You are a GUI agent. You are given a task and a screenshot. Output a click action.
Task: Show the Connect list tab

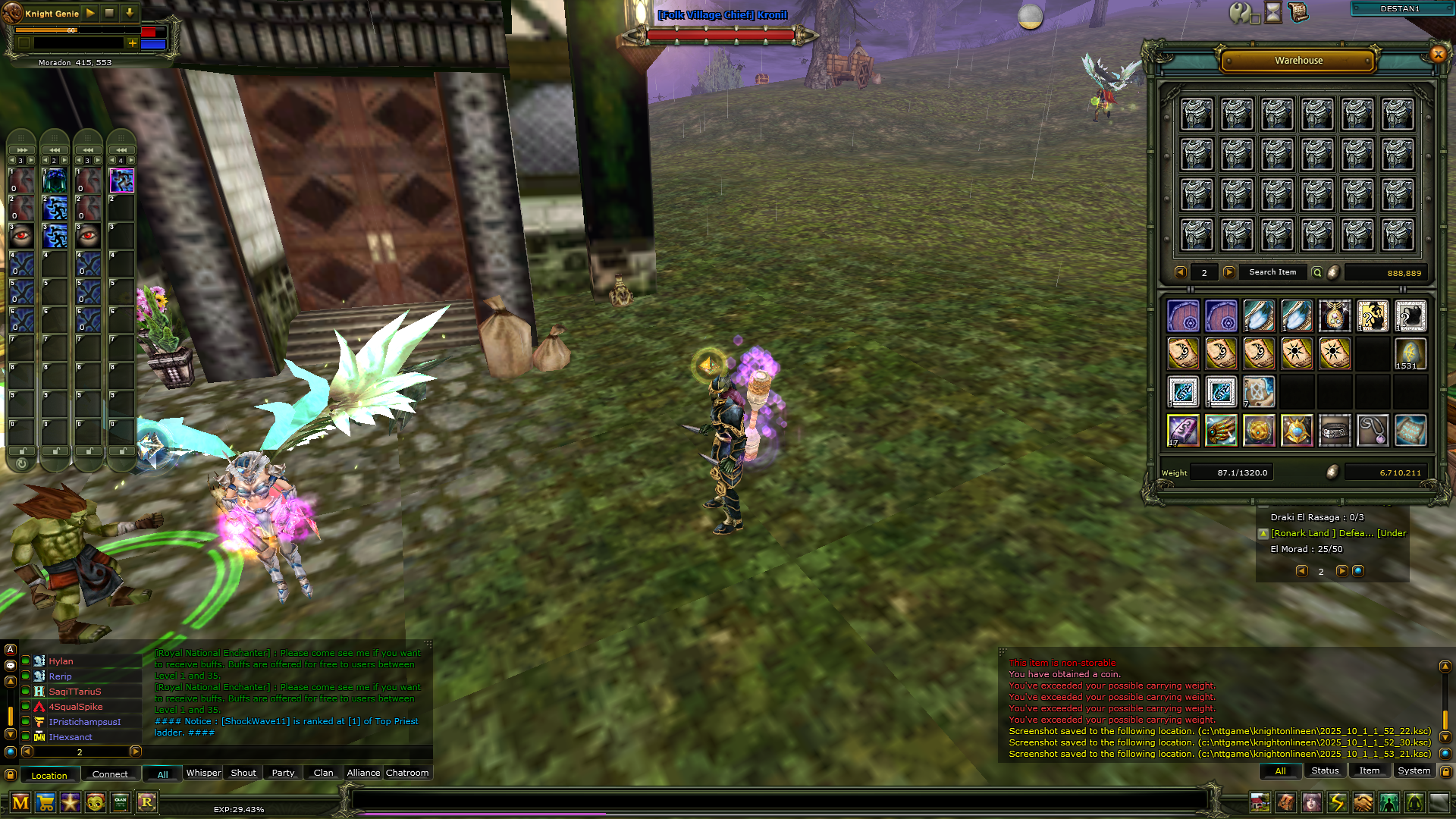(110, 774)
